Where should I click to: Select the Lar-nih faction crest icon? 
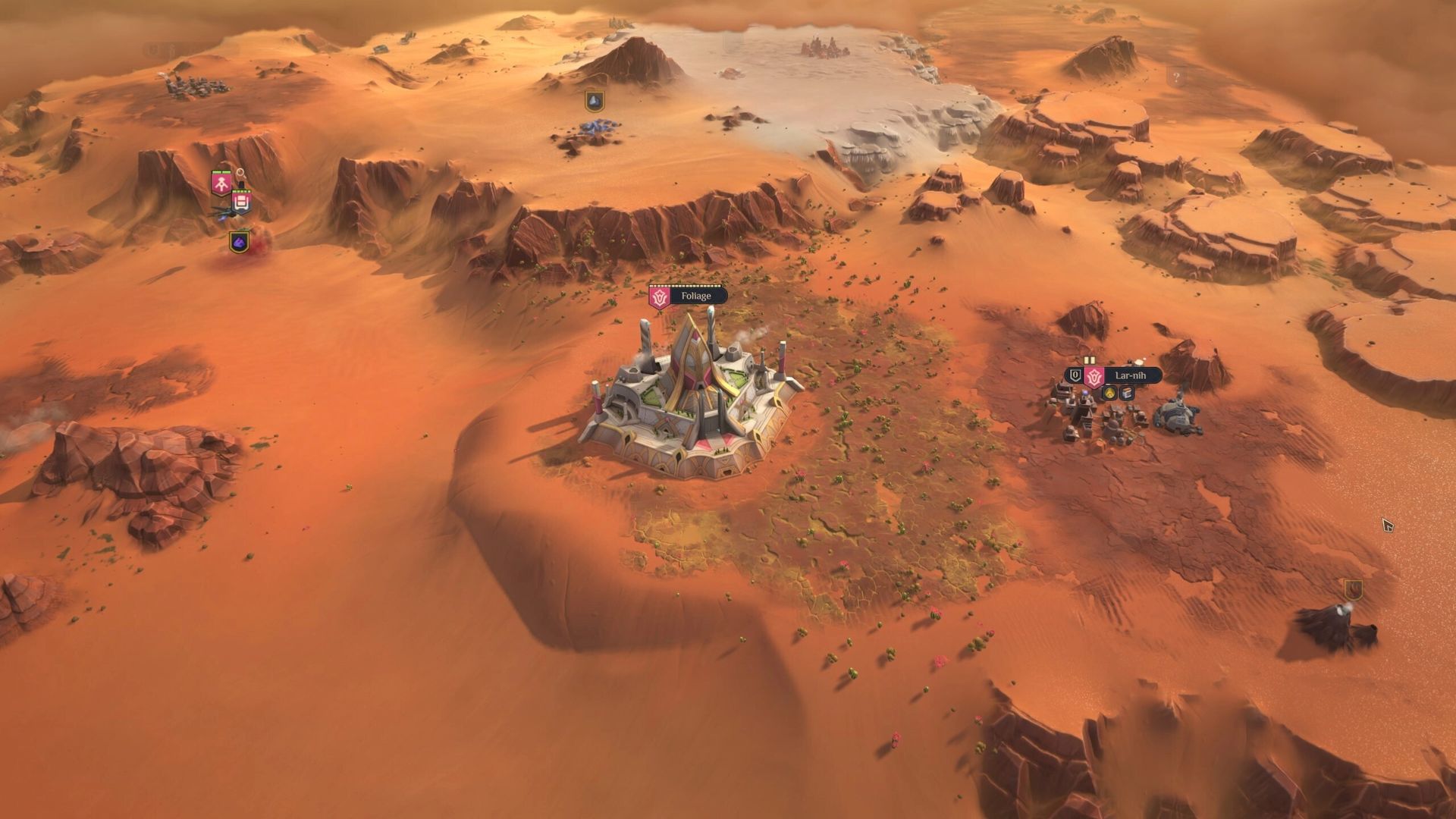(x=1094, y=377)
